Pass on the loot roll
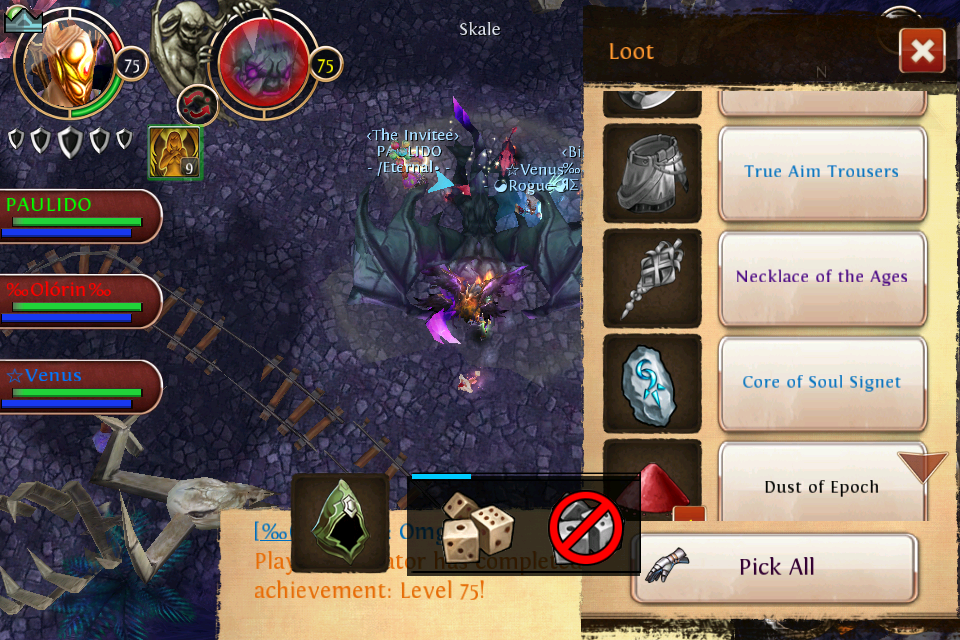 [585, 526]
